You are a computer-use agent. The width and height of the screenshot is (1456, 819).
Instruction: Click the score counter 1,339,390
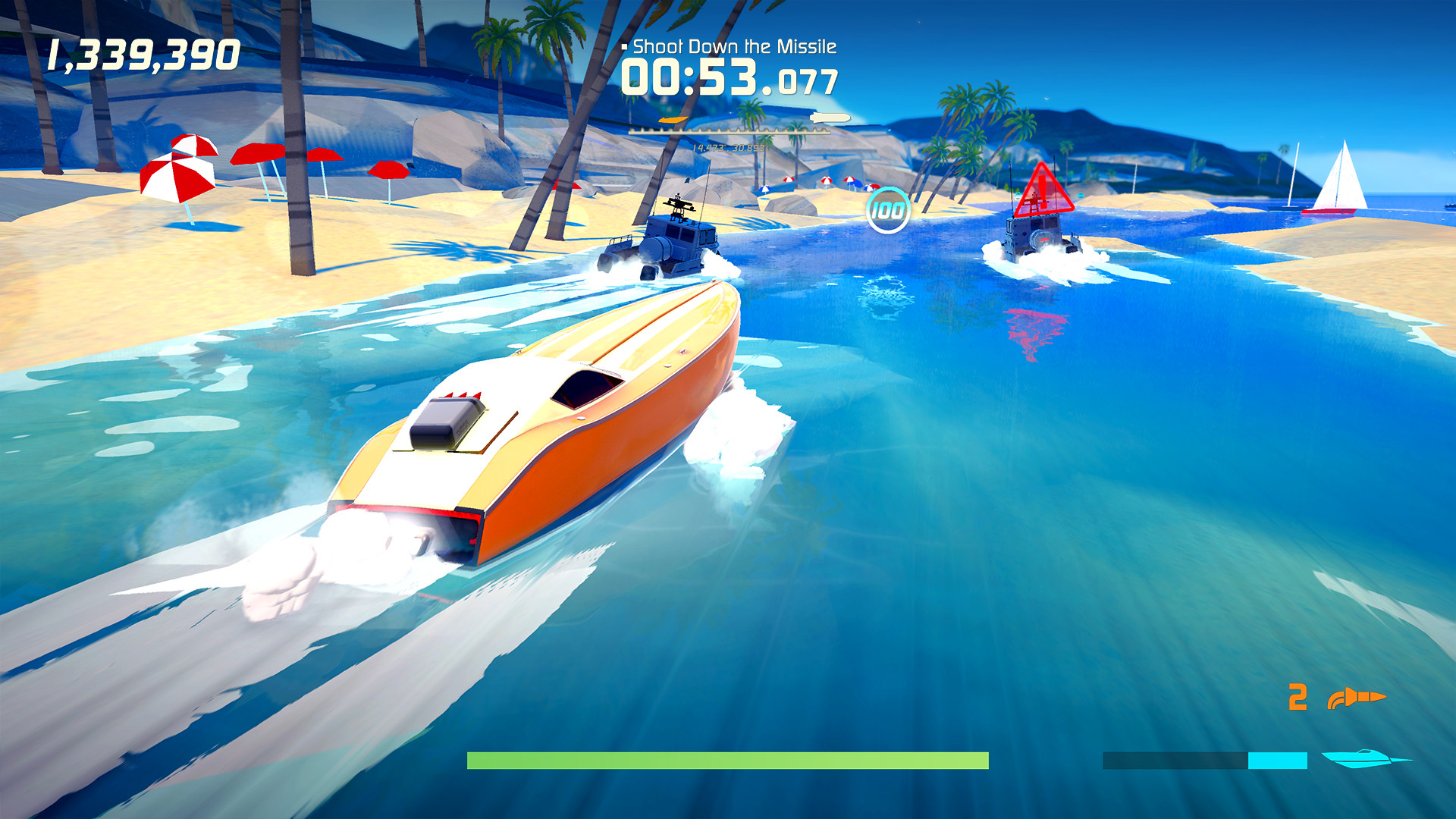point(143,52)
